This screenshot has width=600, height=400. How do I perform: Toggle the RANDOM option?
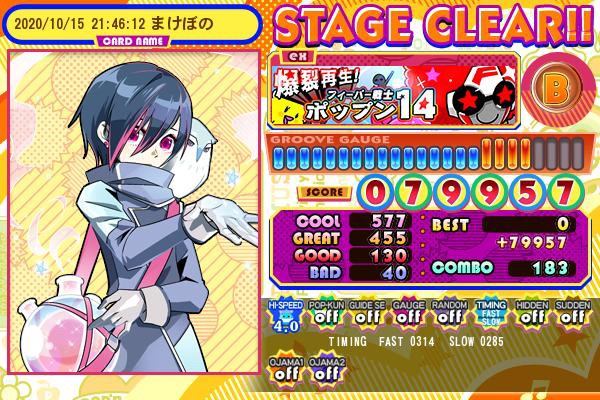point(447,315)
